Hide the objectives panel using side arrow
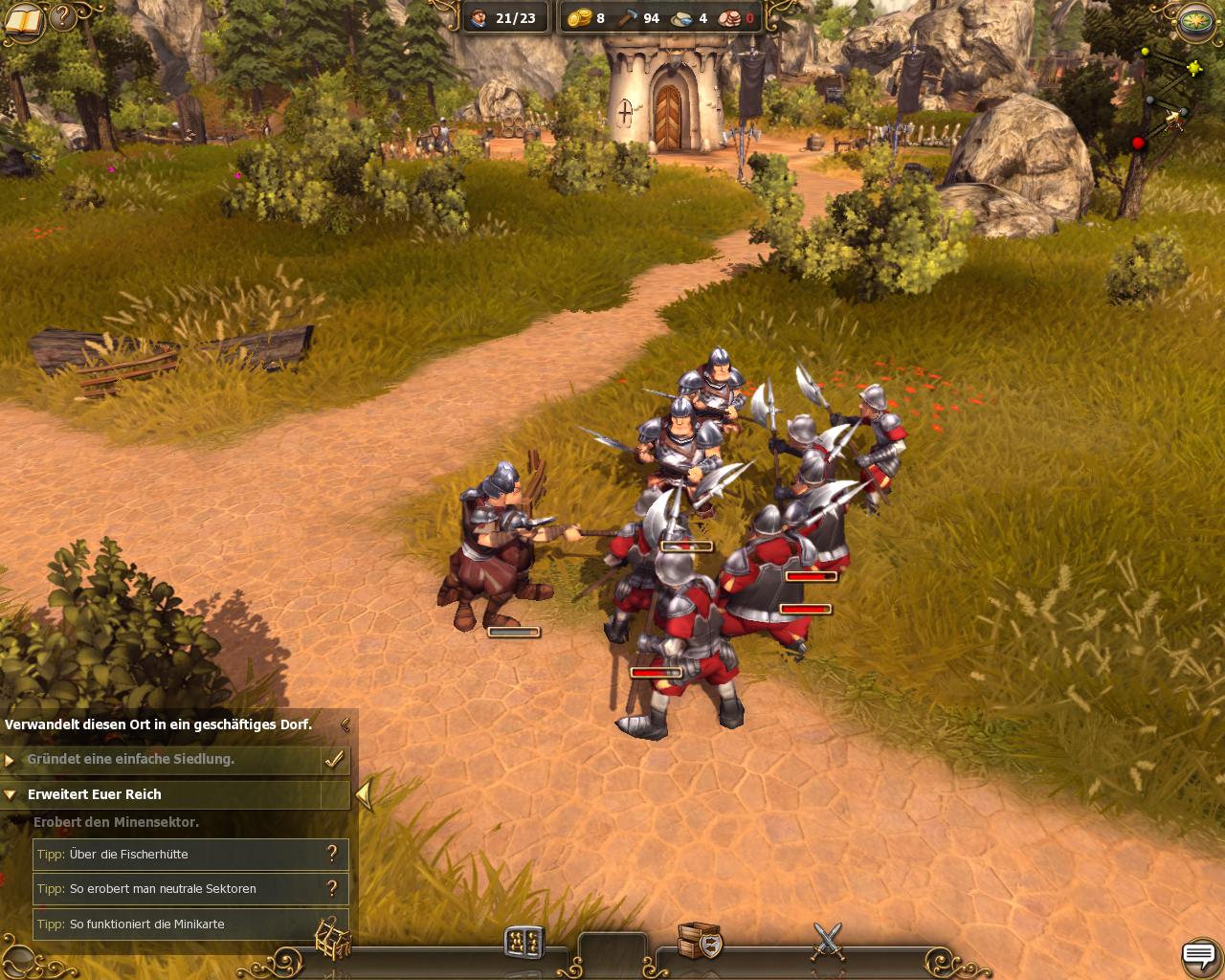The width and height of the screenshot is (1225, 980). click(364, 794)
